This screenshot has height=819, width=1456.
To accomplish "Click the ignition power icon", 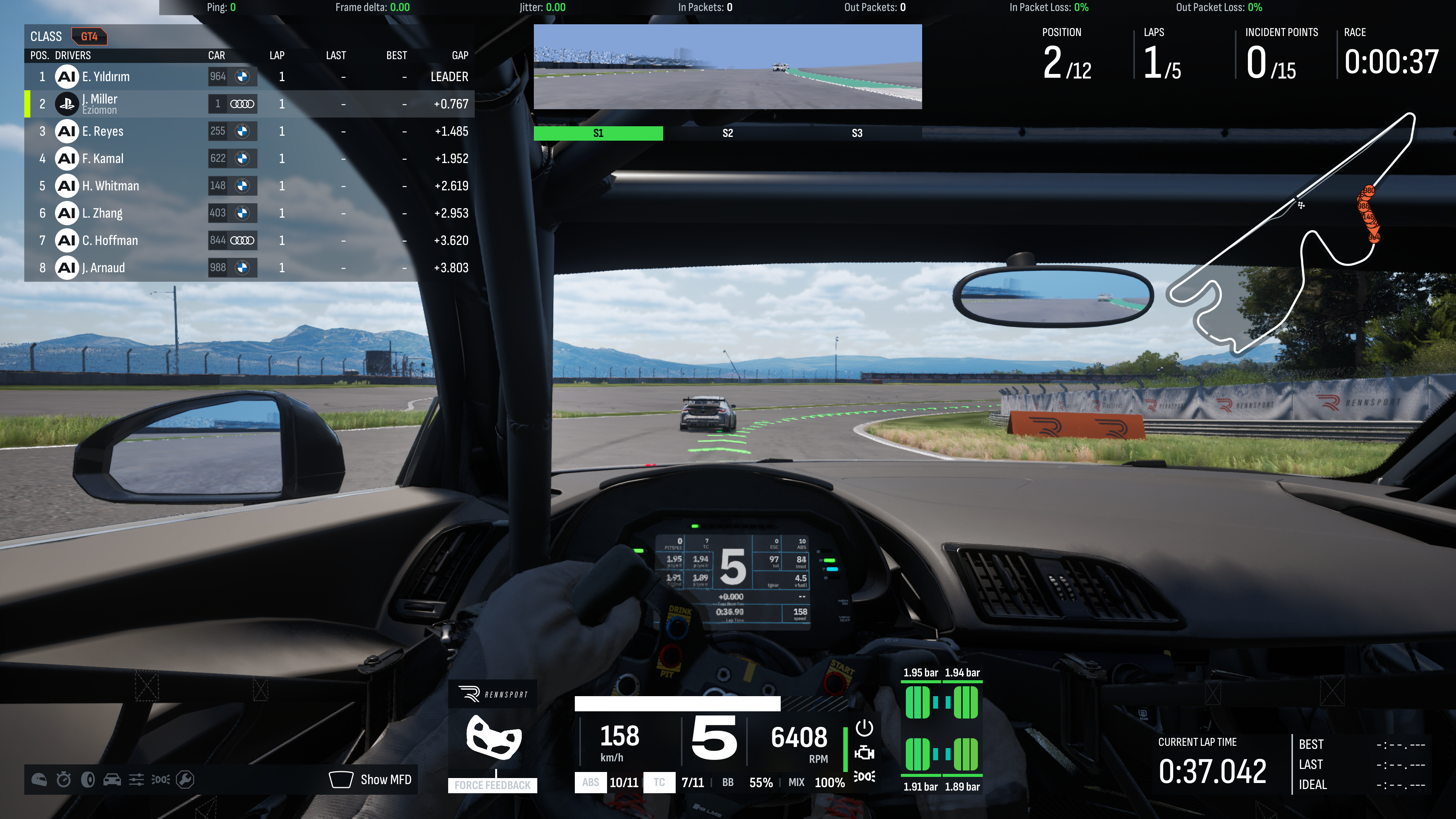I will tap(864, 728).
